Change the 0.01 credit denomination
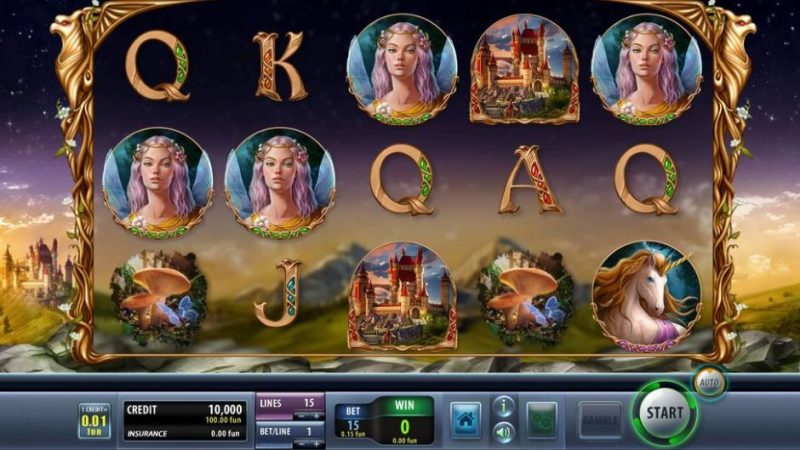800x450 pixels. click(95, 421)
